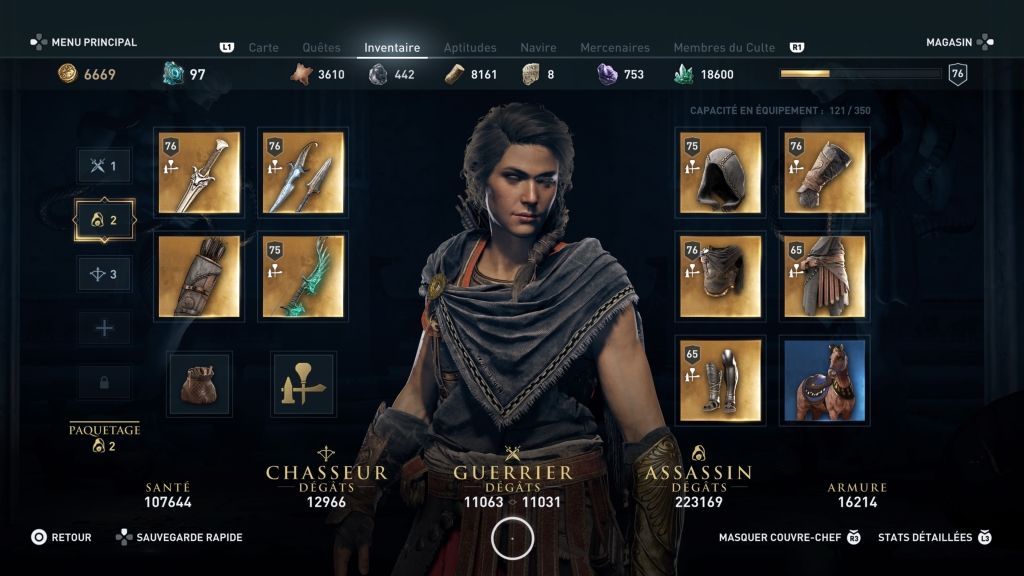Switch to the Carte tab

(x=263, y=47)
